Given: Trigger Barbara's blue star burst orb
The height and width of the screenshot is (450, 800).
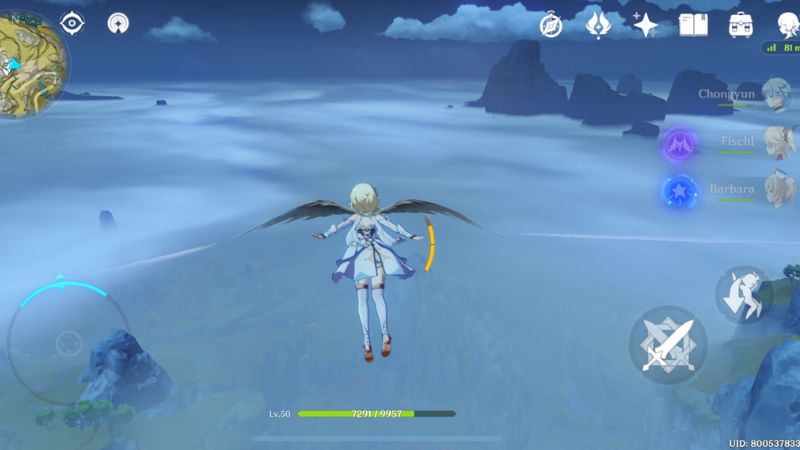Looking at the screenshot, I should [x=681, y=192].
